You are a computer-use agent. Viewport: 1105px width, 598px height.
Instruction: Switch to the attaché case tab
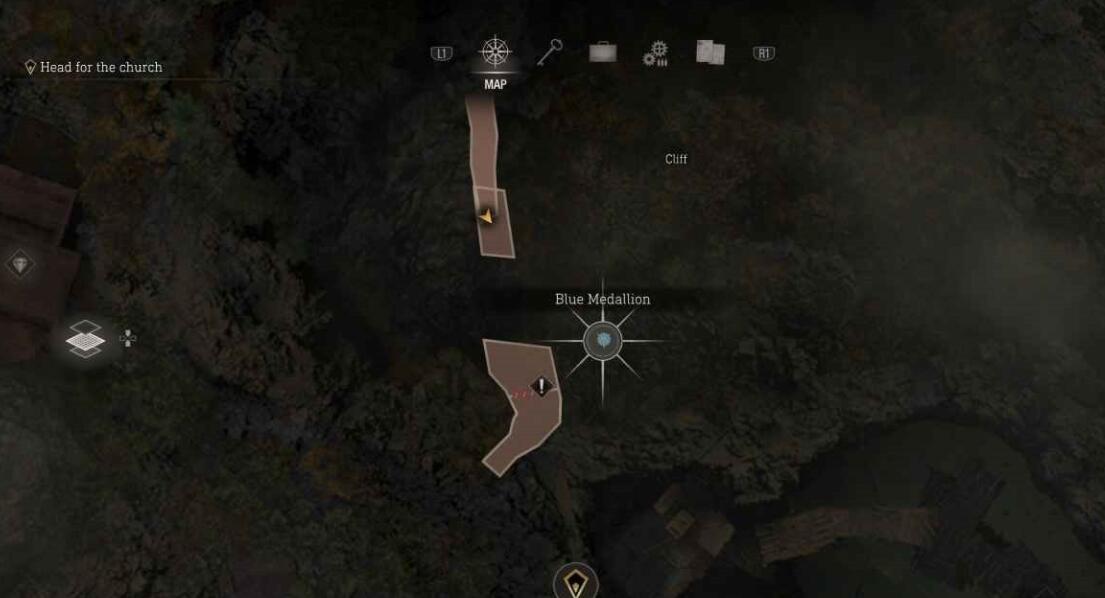(602, 52)
